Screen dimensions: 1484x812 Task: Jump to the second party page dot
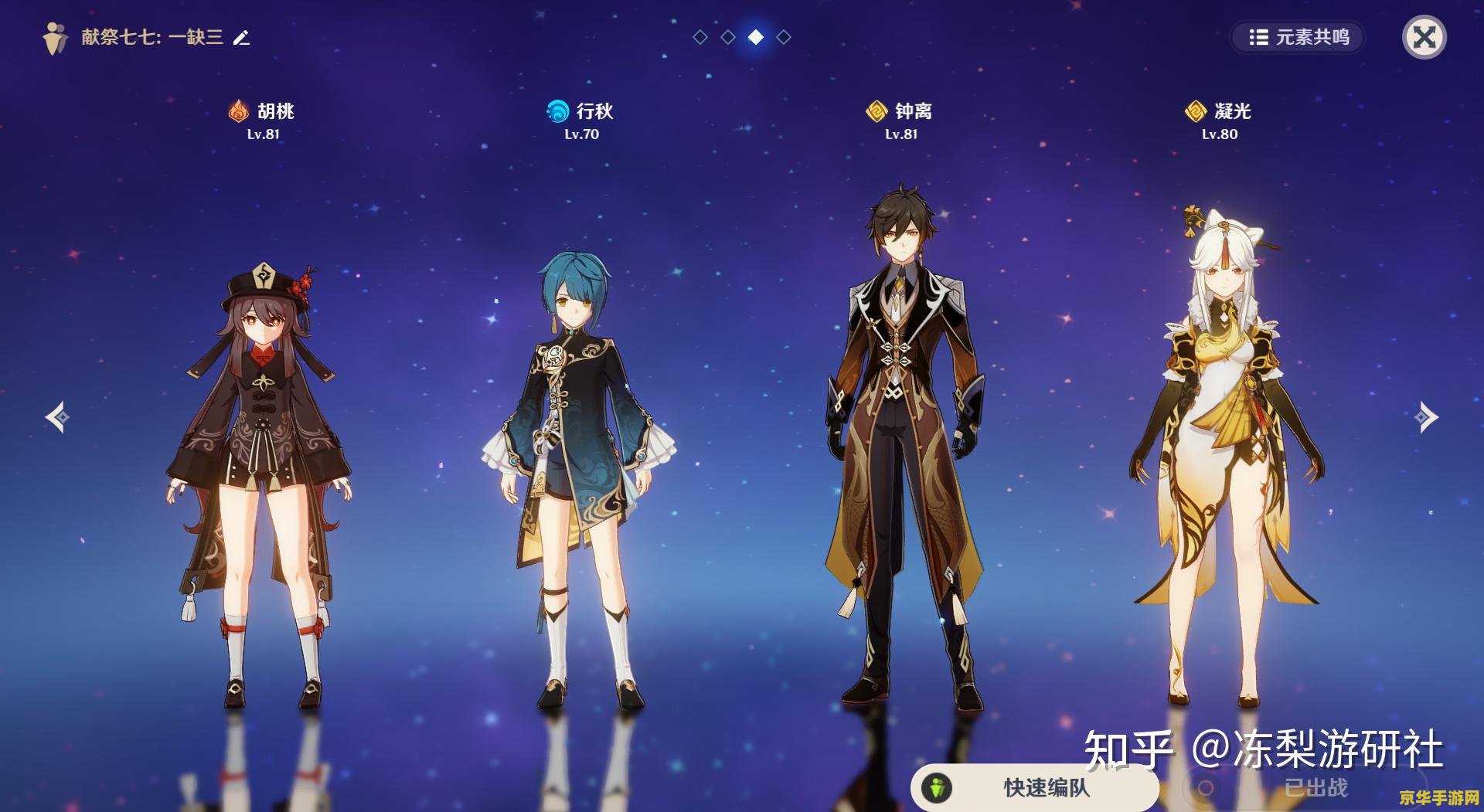pos(728,37)
